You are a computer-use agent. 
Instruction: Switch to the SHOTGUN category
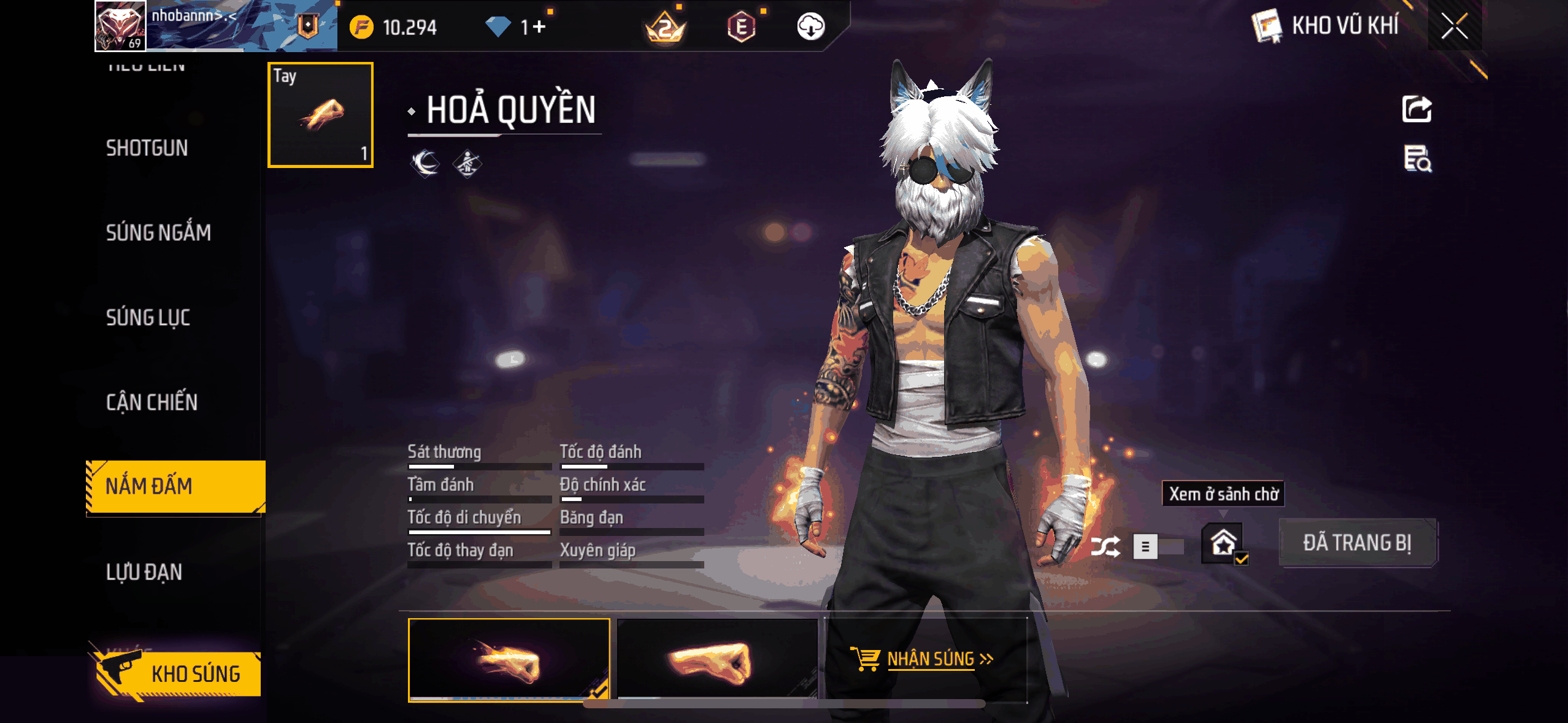click(x=147, y=148)
